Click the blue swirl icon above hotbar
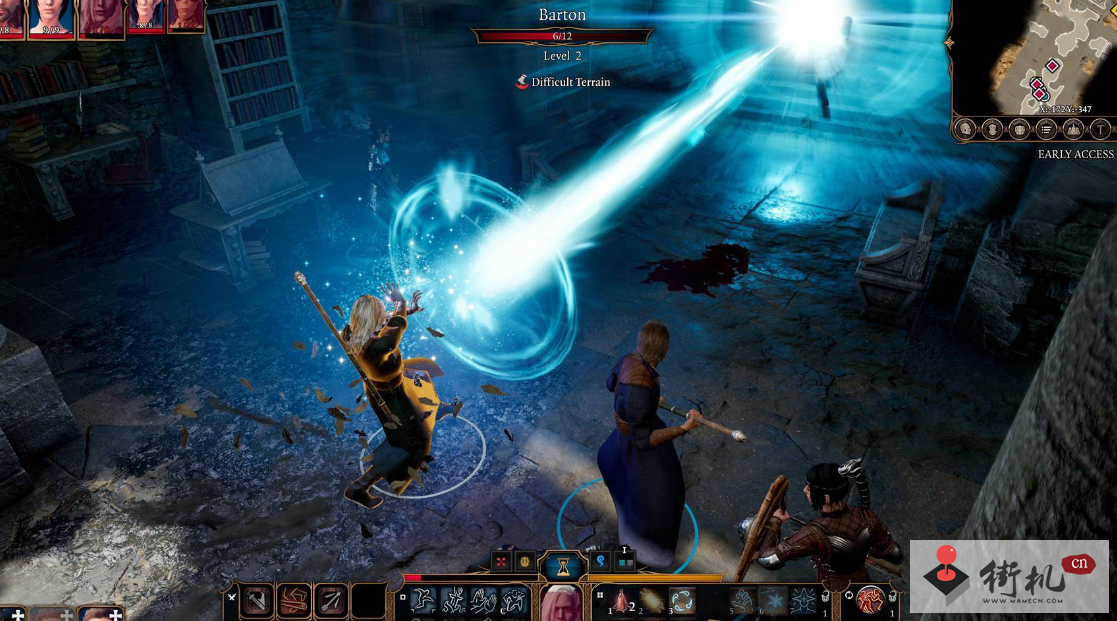Screen dimensions: 1117x621 602,562
